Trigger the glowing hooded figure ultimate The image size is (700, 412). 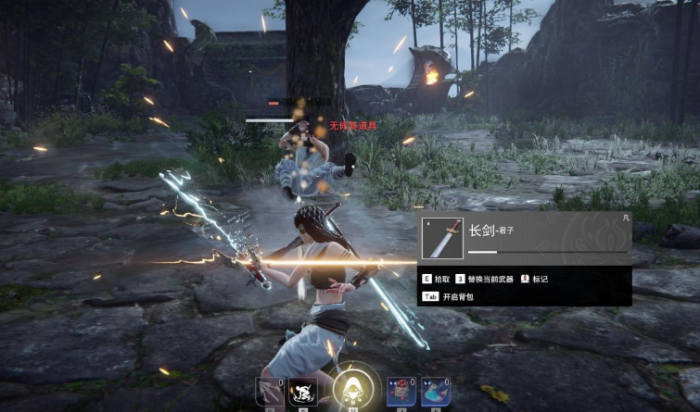tap(352, 386)
